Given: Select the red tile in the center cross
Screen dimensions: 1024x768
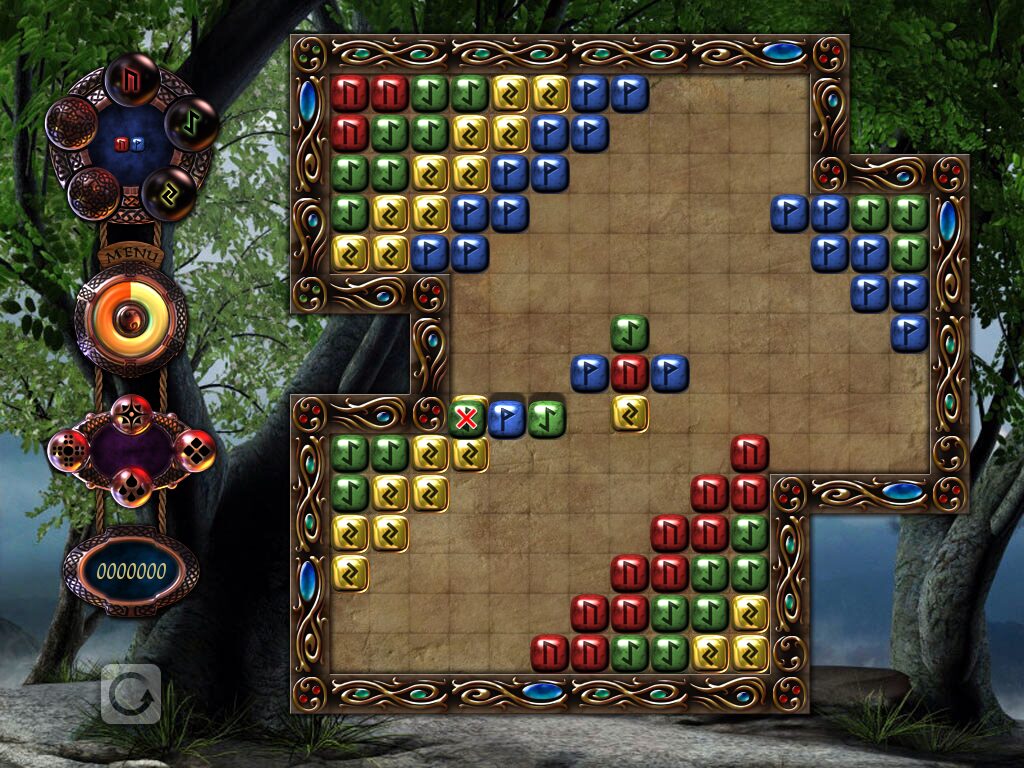Looking at the screenshot, I should (630, 372).
